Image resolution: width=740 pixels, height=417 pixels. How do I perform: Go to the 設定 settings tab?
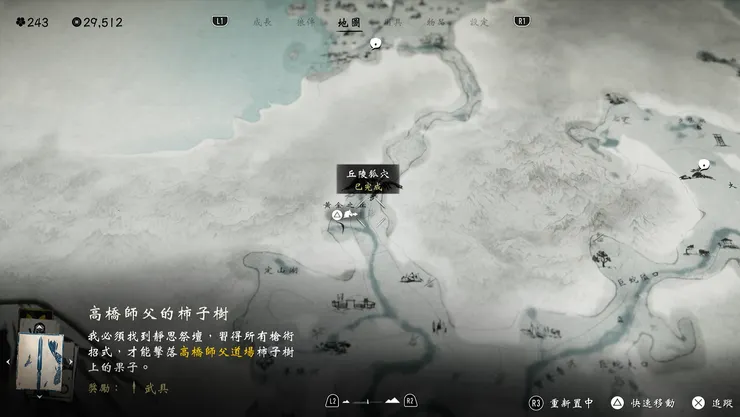tap(479, 21)
